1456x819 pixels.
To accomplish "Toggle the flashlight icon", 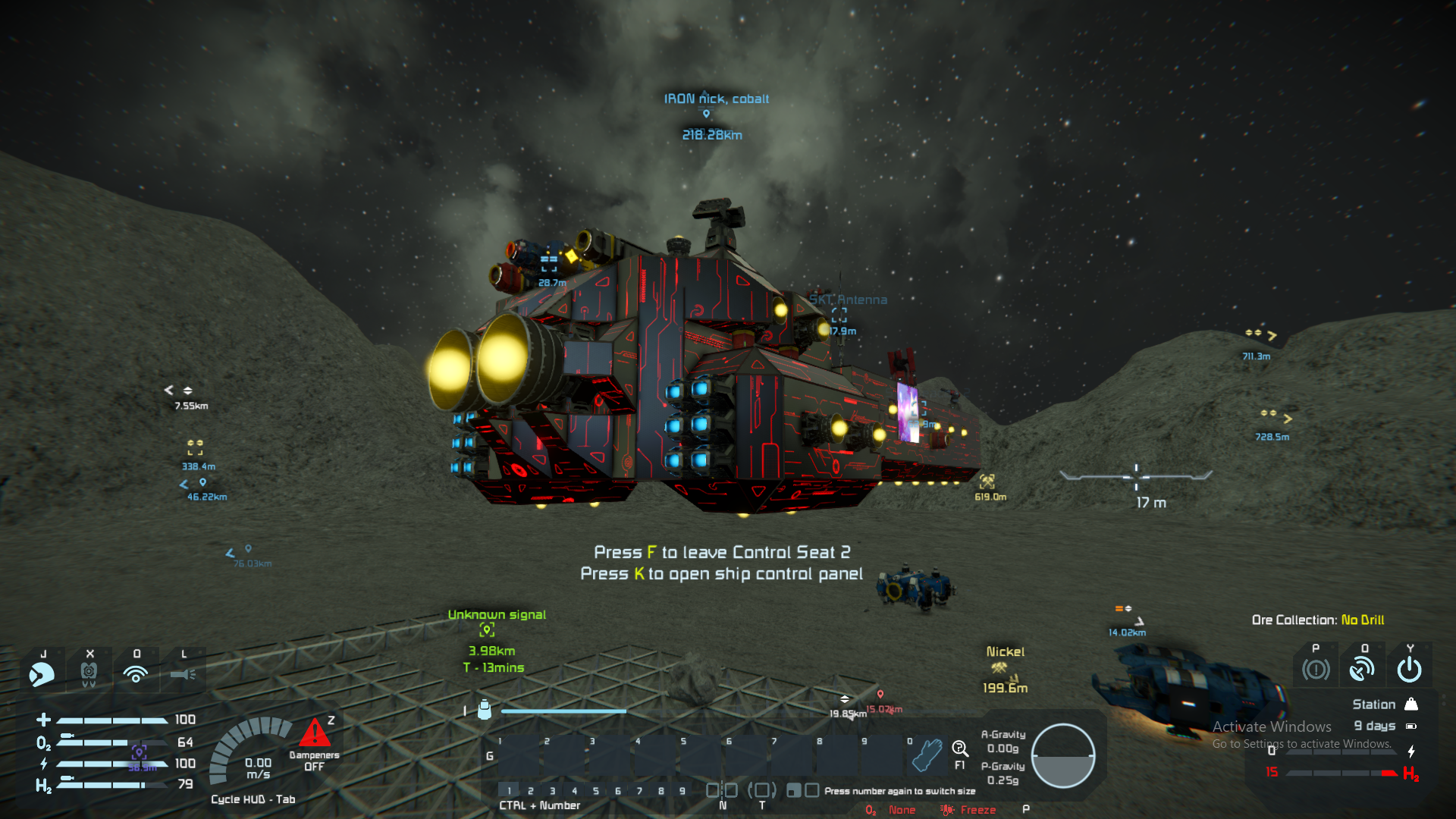I will pos(183,673).
